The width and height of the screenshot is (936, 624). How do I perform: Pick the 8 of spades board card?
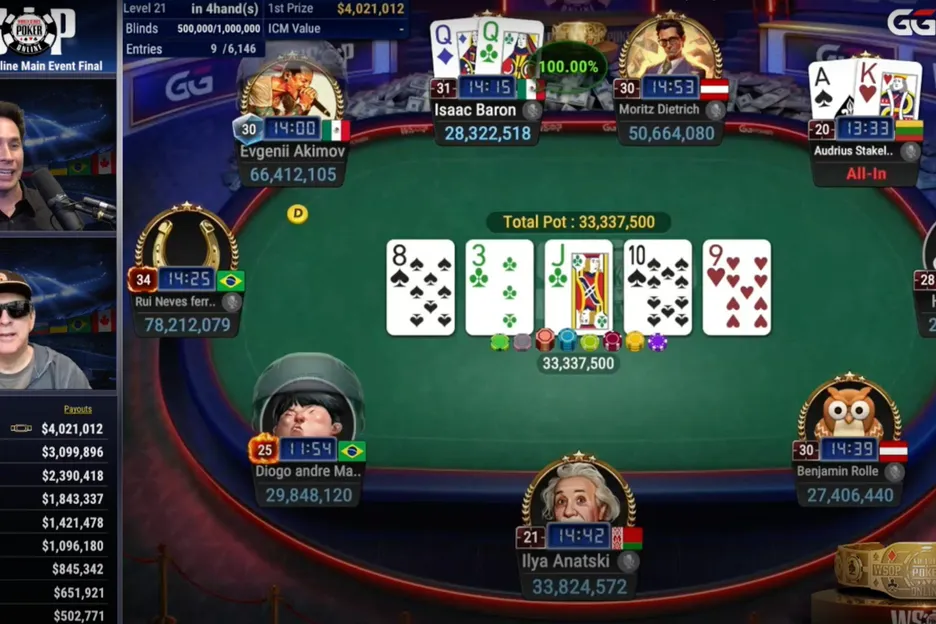pyautogui.click(x=420, y=286)
